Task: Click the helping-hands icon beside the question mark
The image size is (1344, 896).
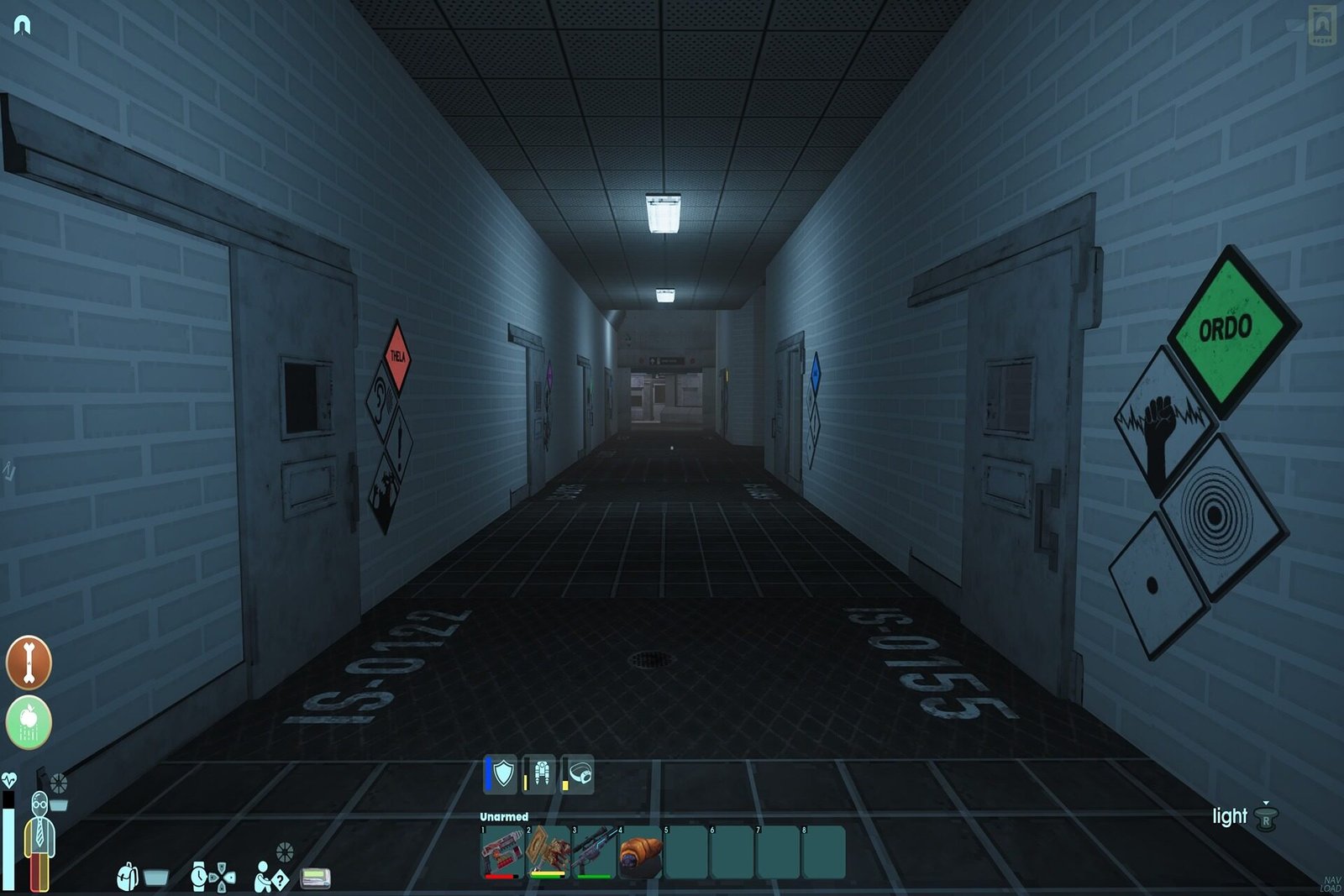Action: [x=264, y=877]
